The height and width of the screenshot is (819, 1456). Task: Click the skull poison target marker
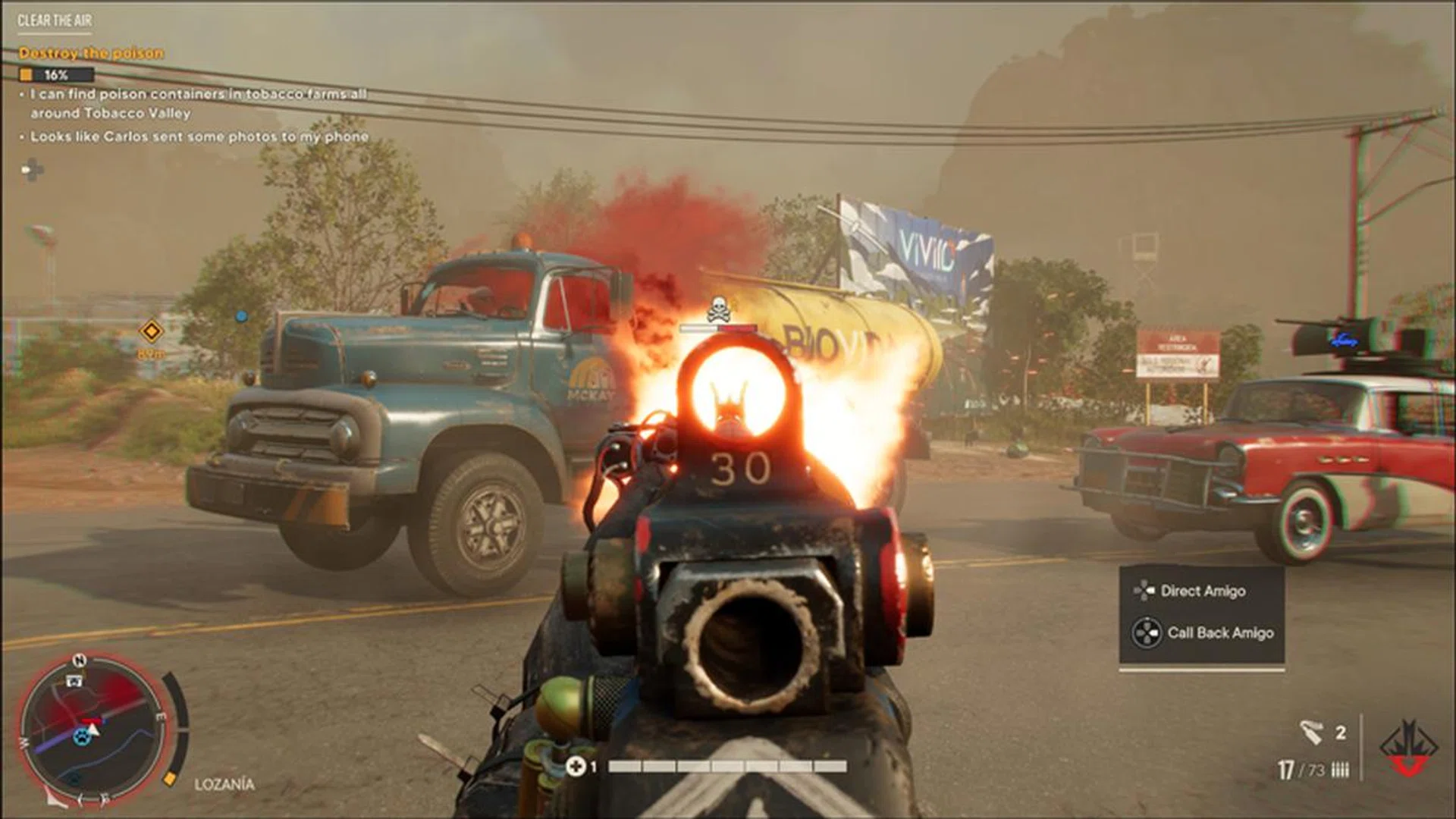coord(717,310)
